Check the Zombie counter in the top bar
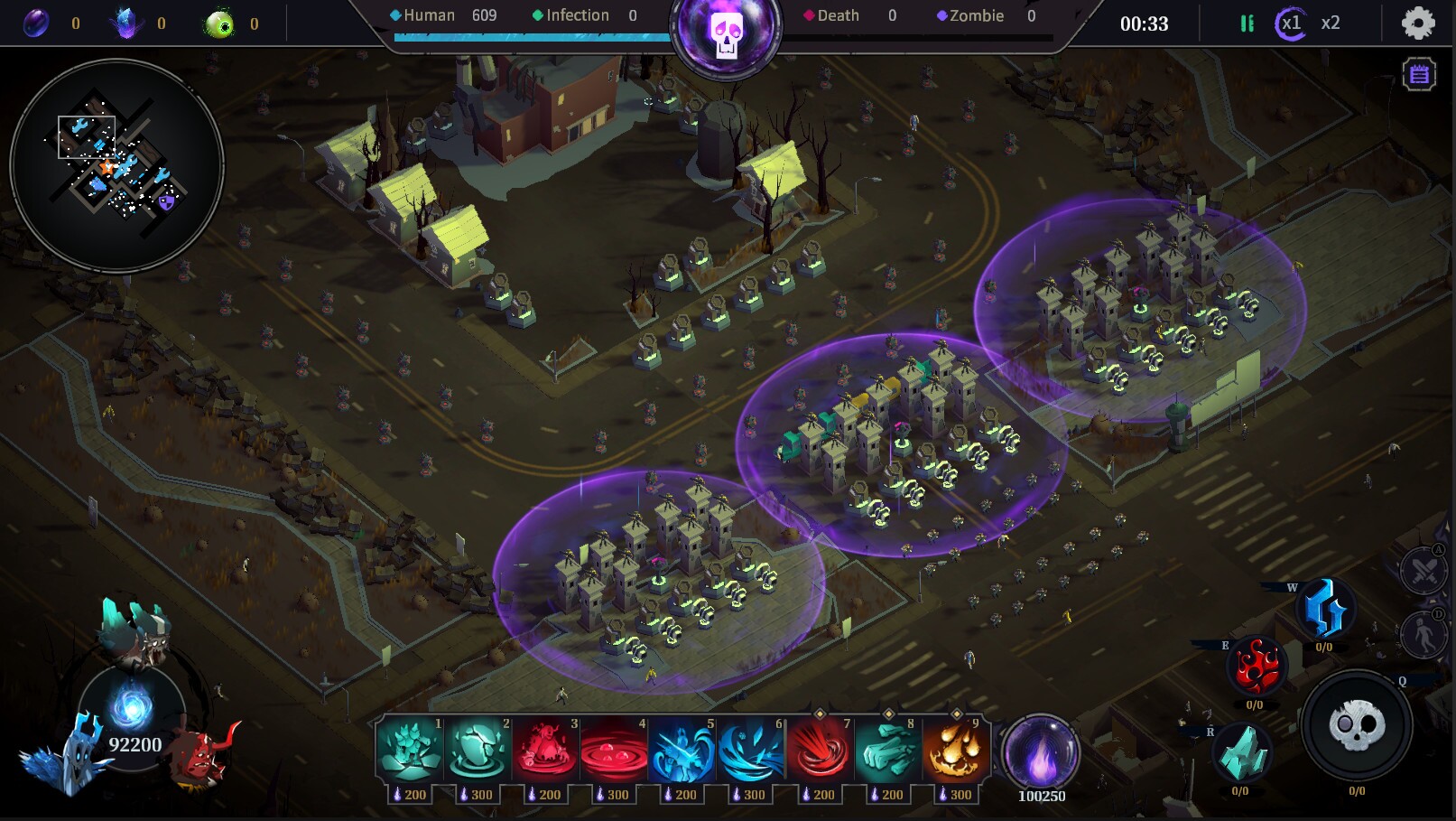 pyautogui.click(x=977, y=15)
